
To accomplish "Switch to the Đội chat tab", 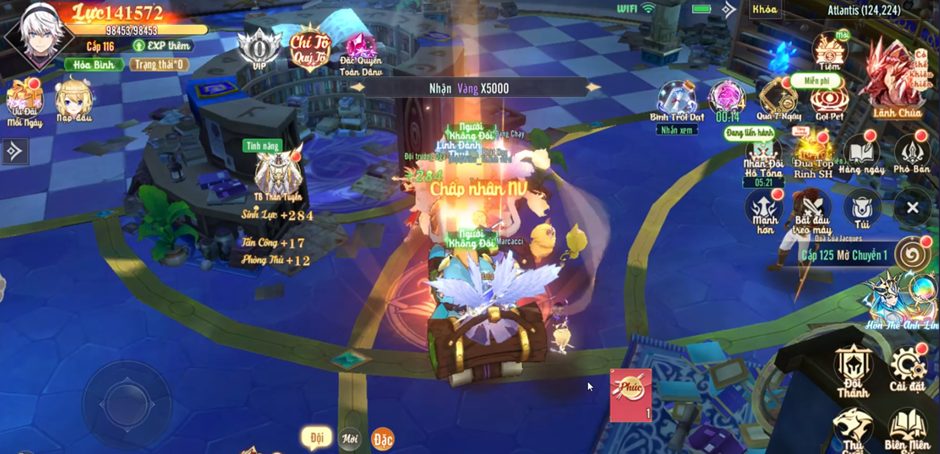I will (316, 437).
